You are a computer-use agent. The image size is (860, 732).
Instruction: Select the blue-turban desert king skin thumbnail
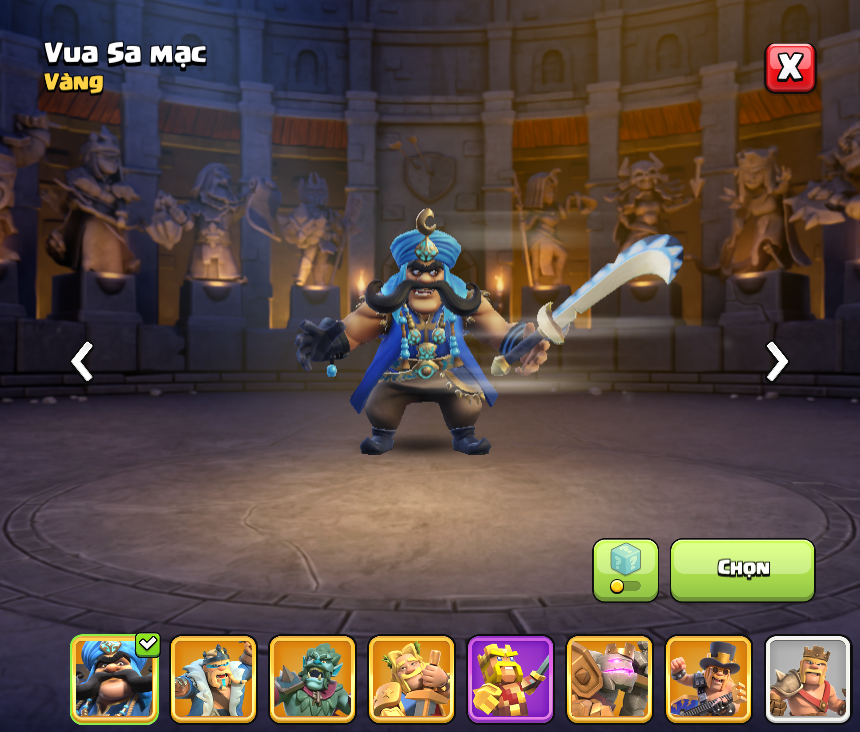click(x=114, y=678)
